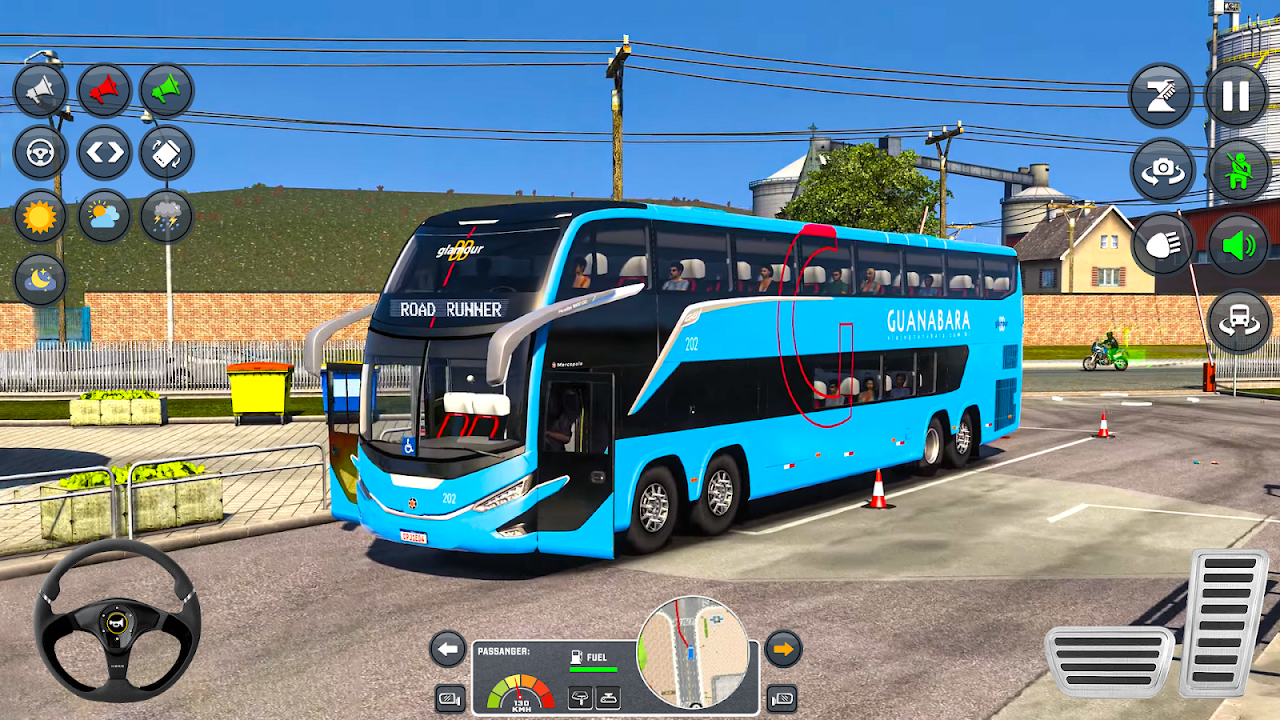Activate the windshield wiper button
This screenshot has width=1280, height=720.
pos(1161,96)
